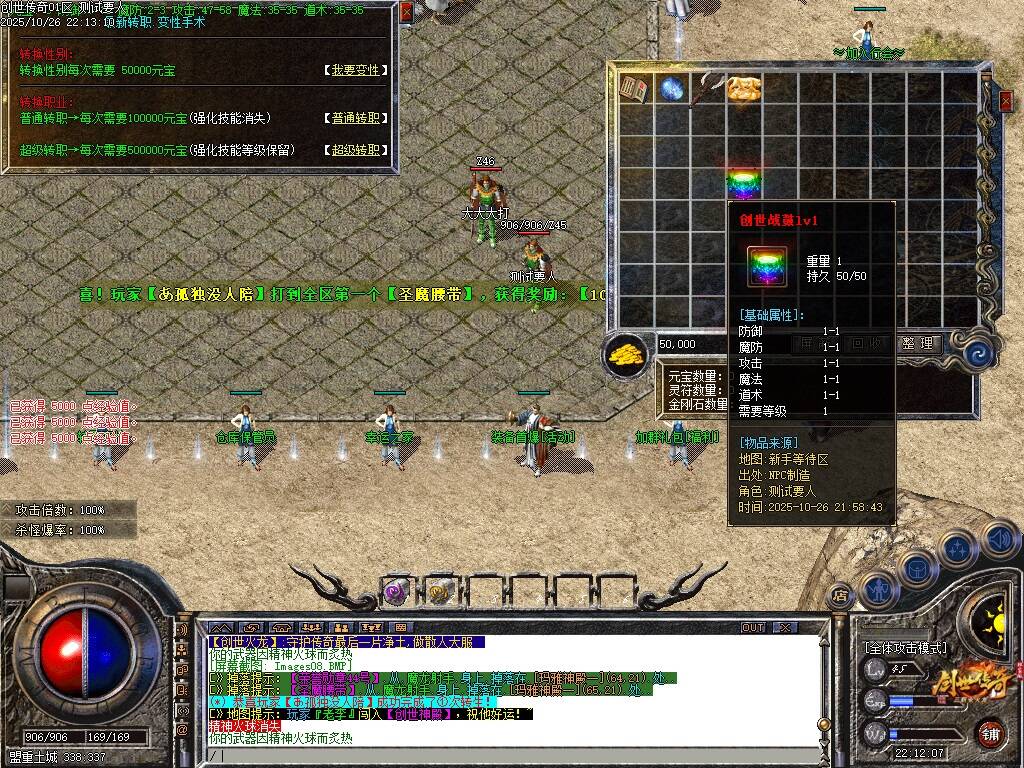Open the red 铺 stall button
Screen dimensions: 1024x768
(x=990, y=733)
